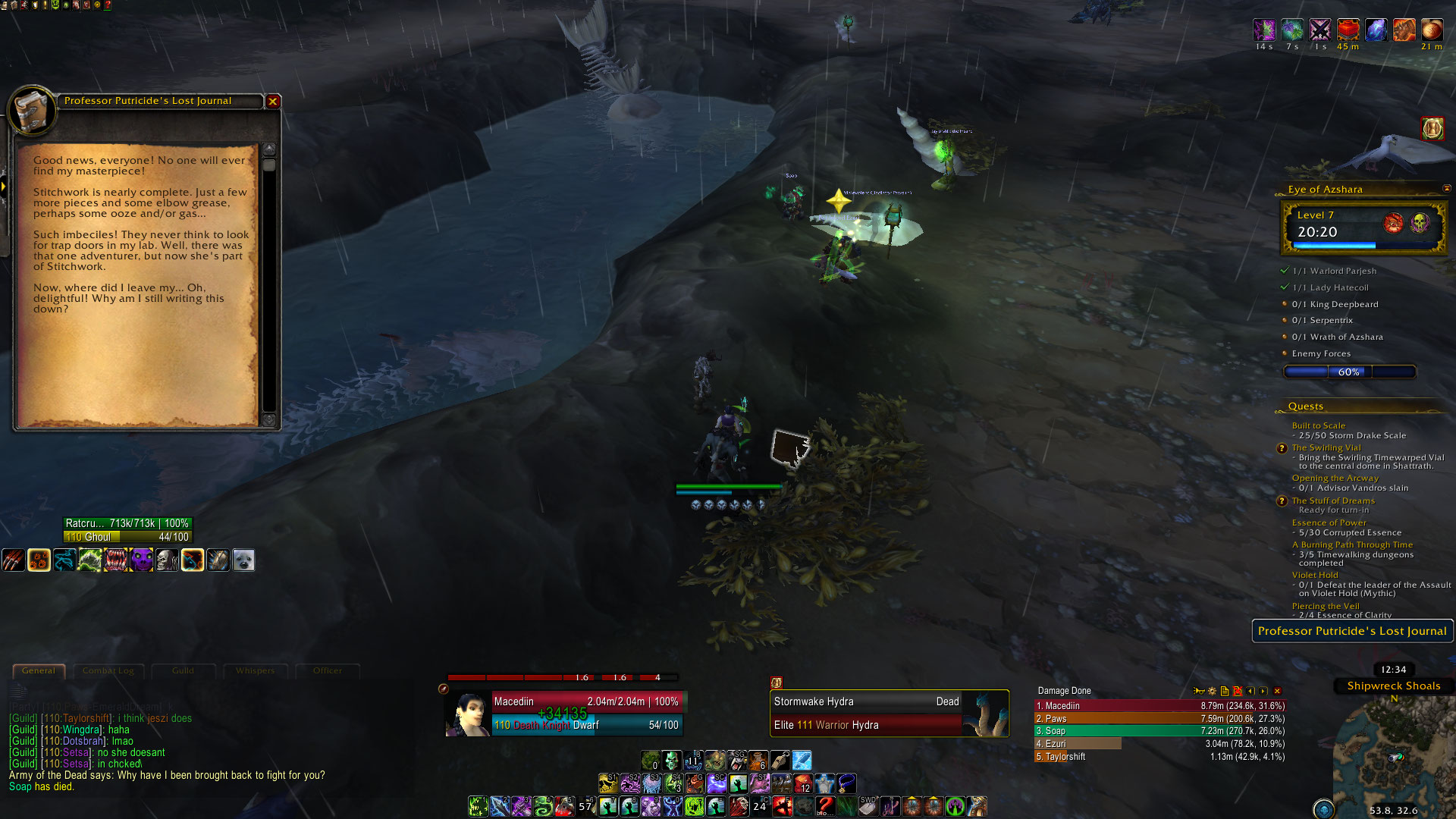The width and height of the screenshot is (1456, 819).
Task: Switch to the Officer chat tab
Action: (x=328, y=671)
